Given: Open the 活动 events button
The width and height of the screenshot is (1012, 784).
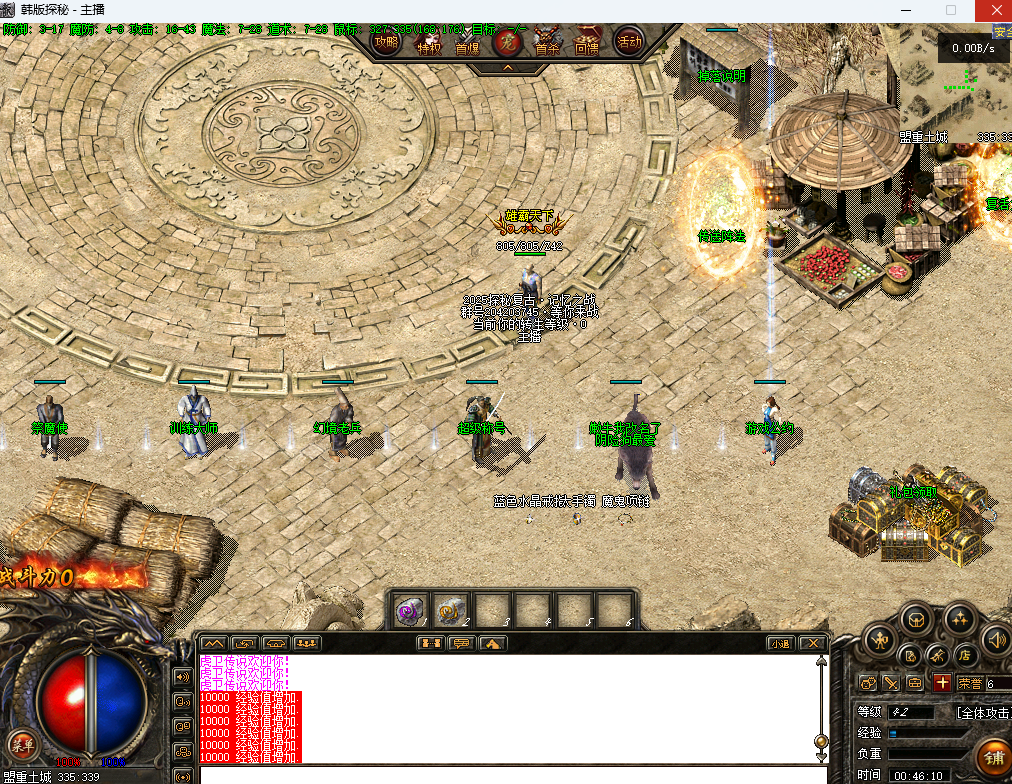Looking at the screenshot, I should click(628, 42).
